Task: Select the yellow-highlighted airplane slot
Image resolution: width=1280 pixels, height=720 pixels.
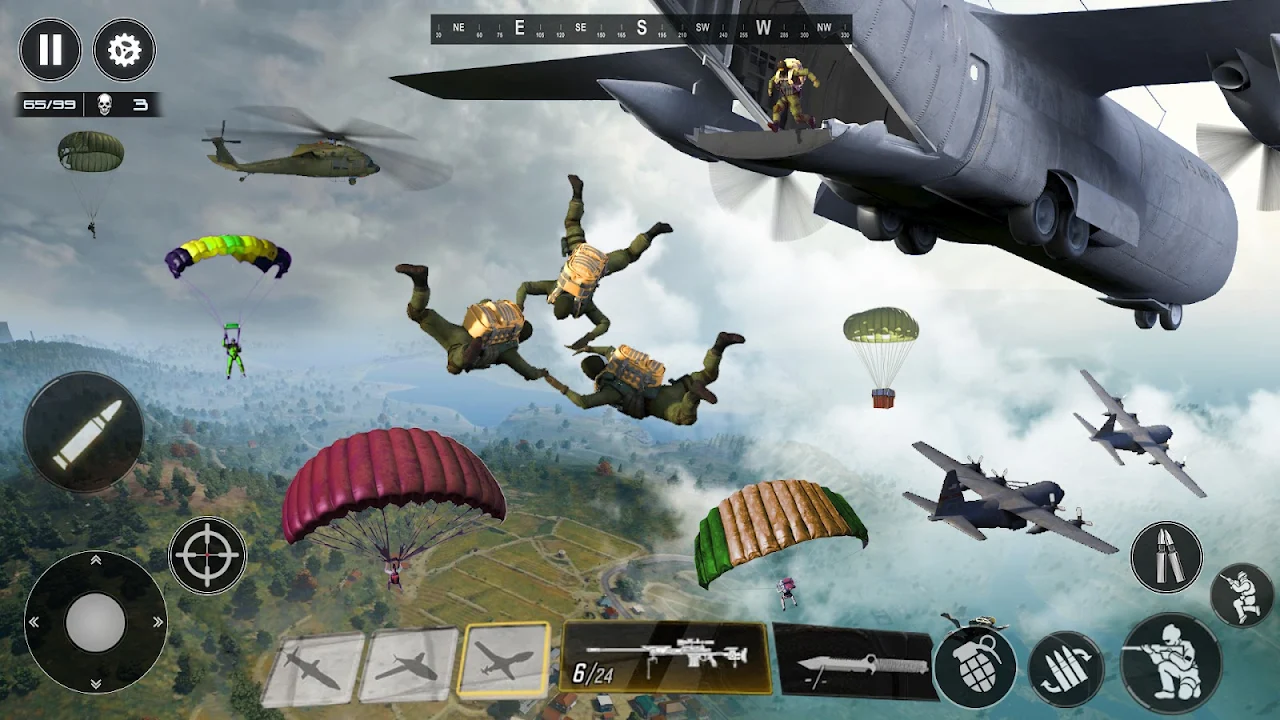Action: tap(504, 659)
